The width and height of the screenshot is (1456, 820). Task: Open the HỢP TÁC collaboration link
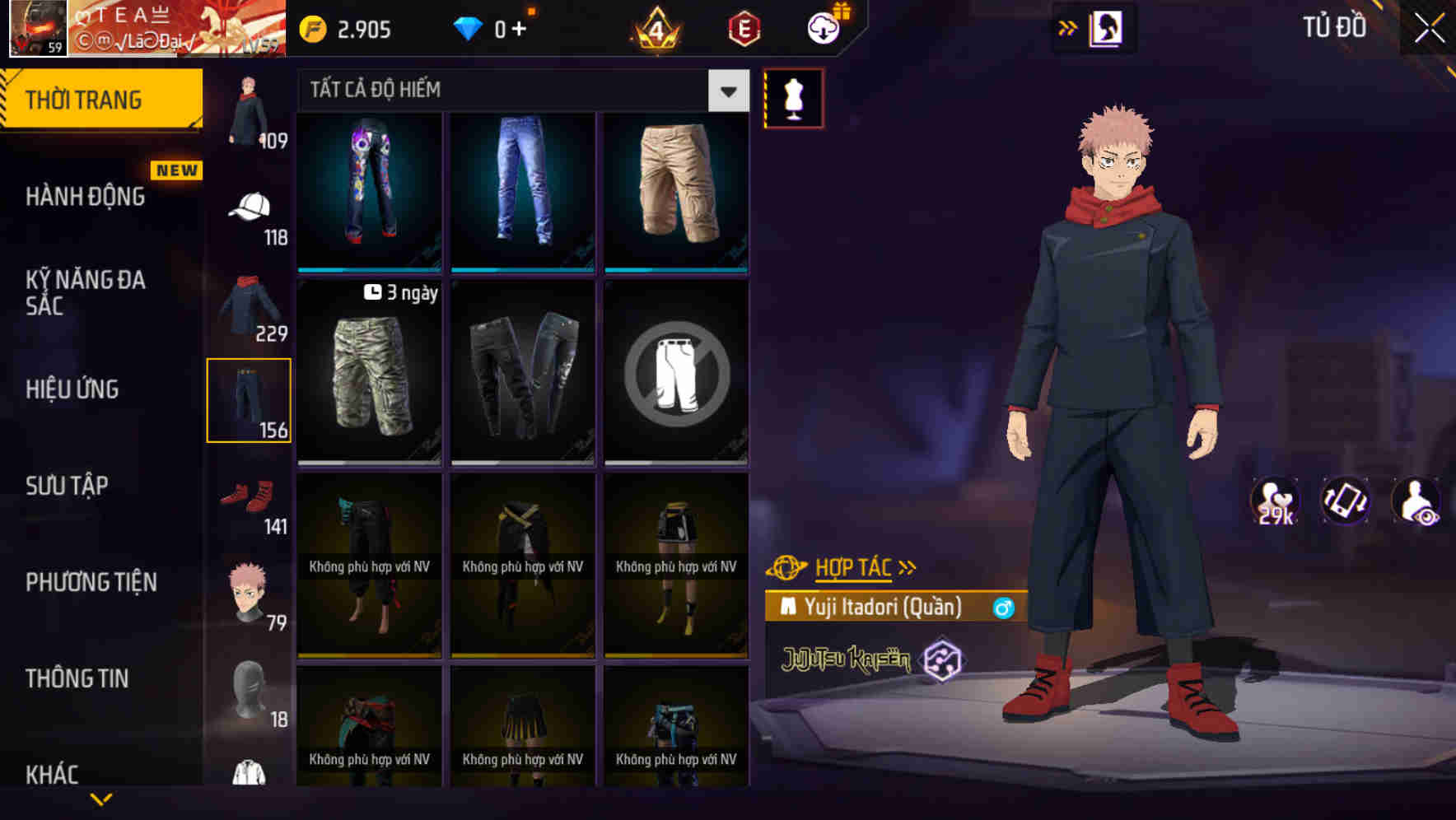point(853,566)
